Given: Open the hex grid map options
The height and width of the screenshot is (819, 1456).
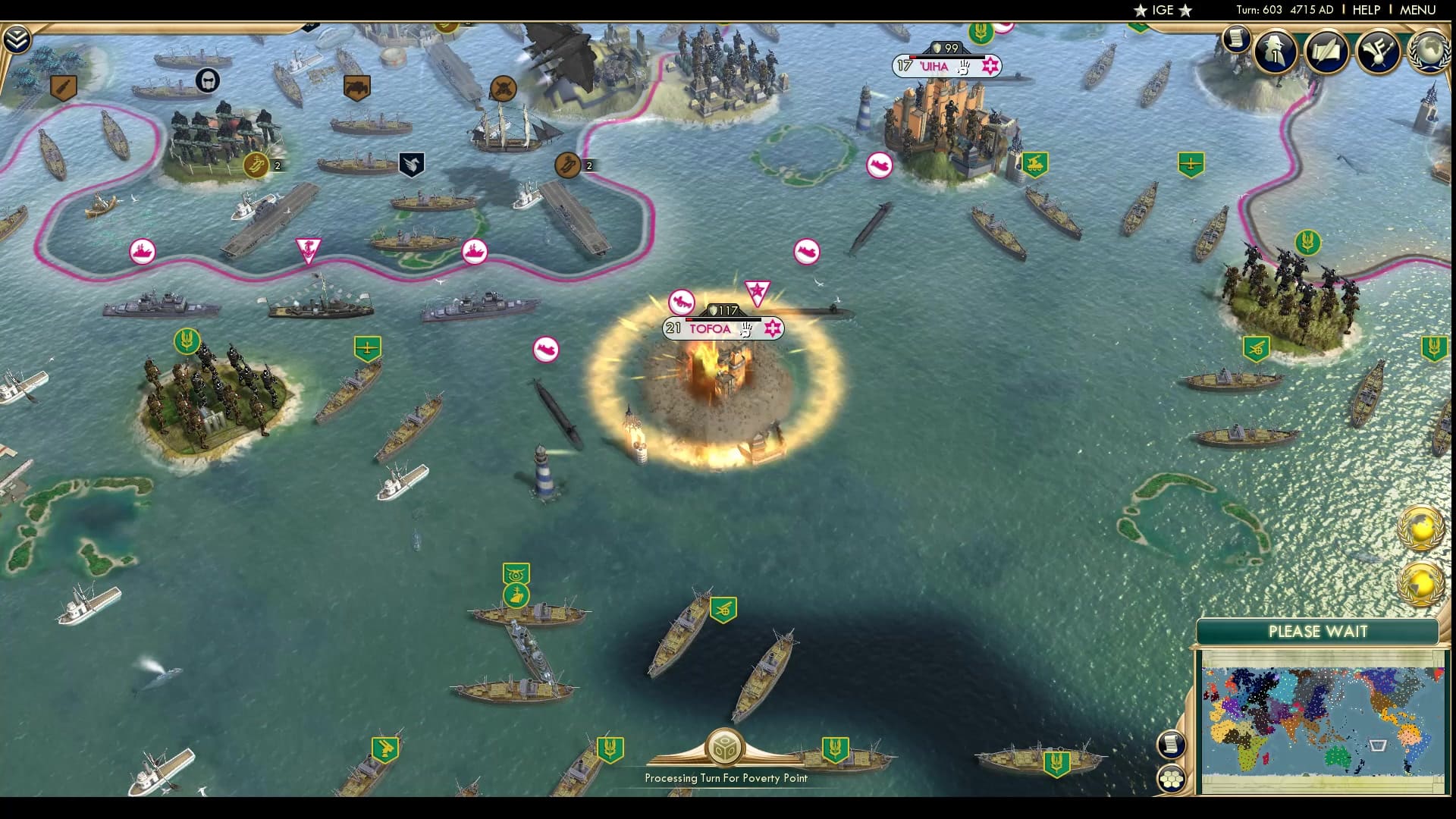Looking at the screenshot, I should point(1172,779).
